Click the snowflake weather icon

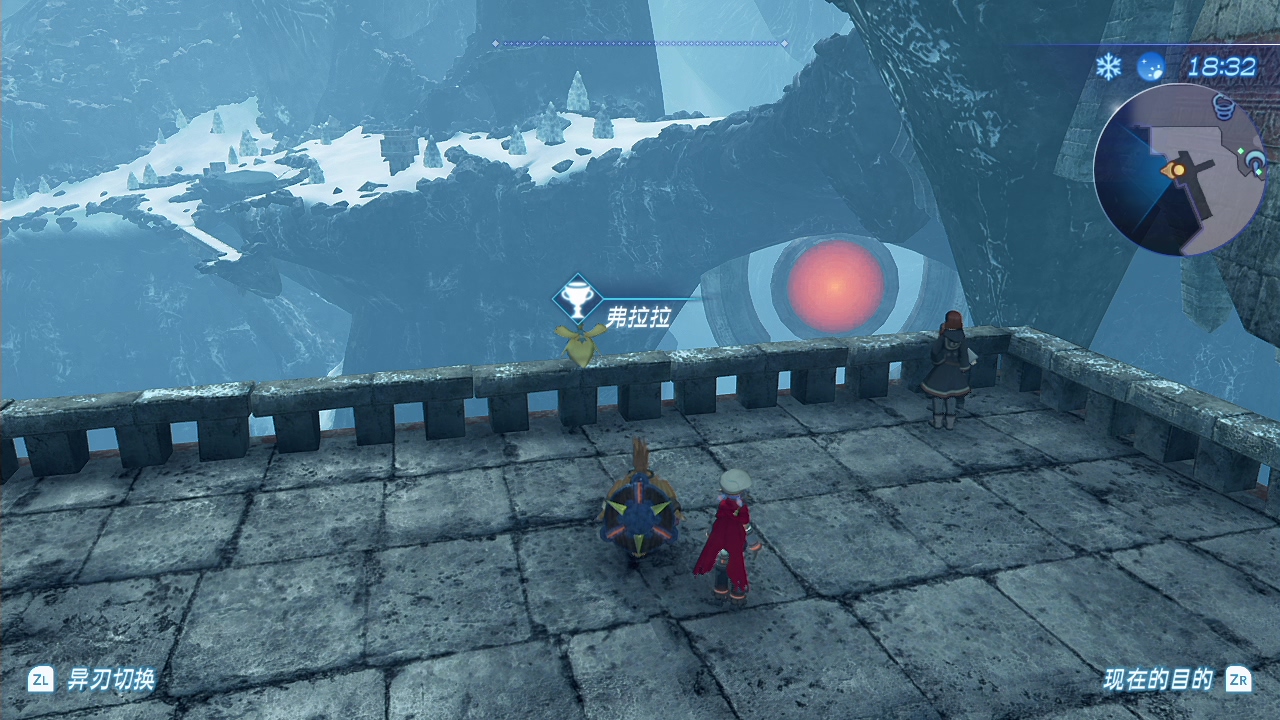point(1108,67)
